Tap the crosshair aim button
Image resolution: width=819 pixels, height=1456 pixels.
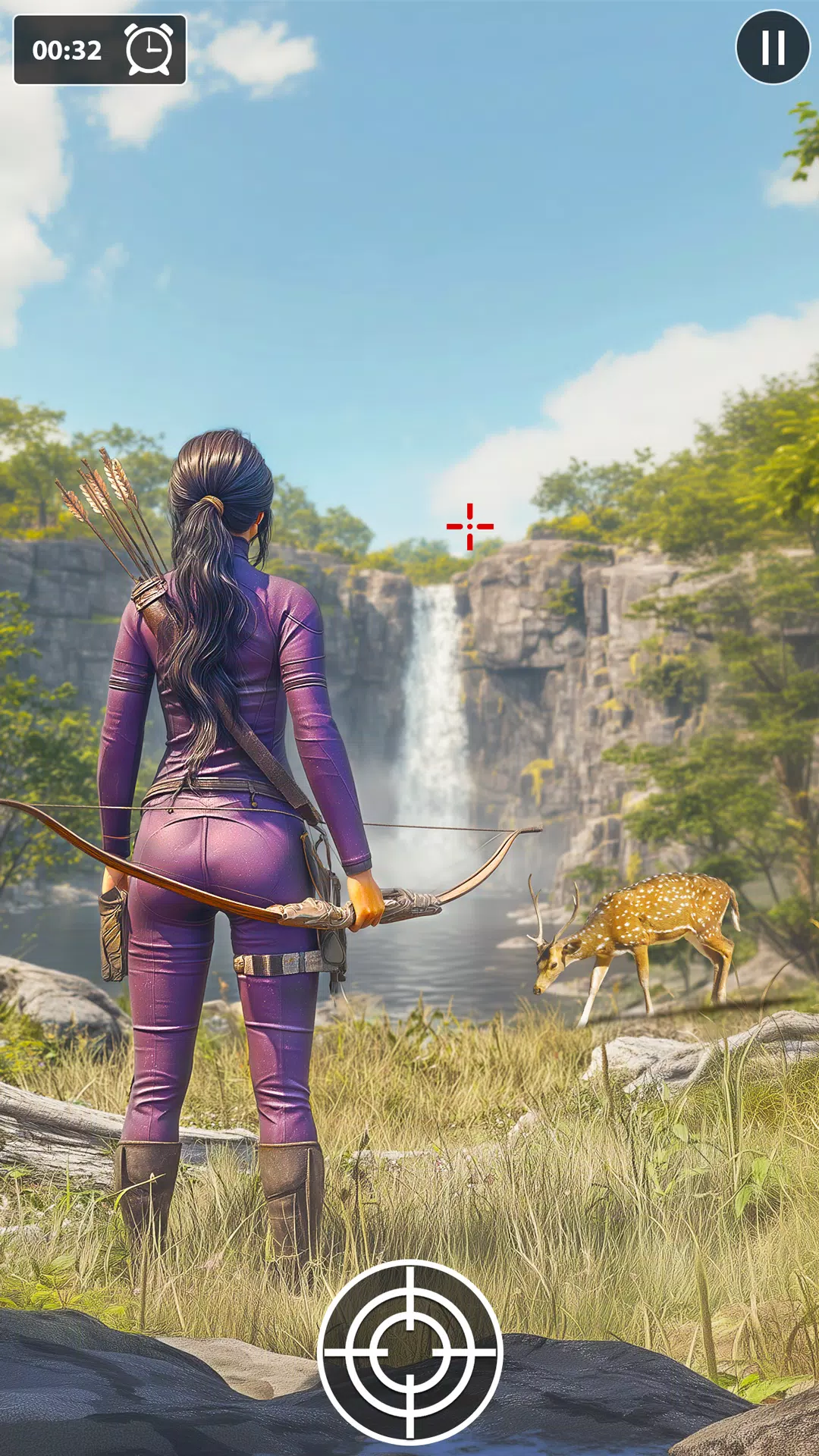pos(410,1351)
